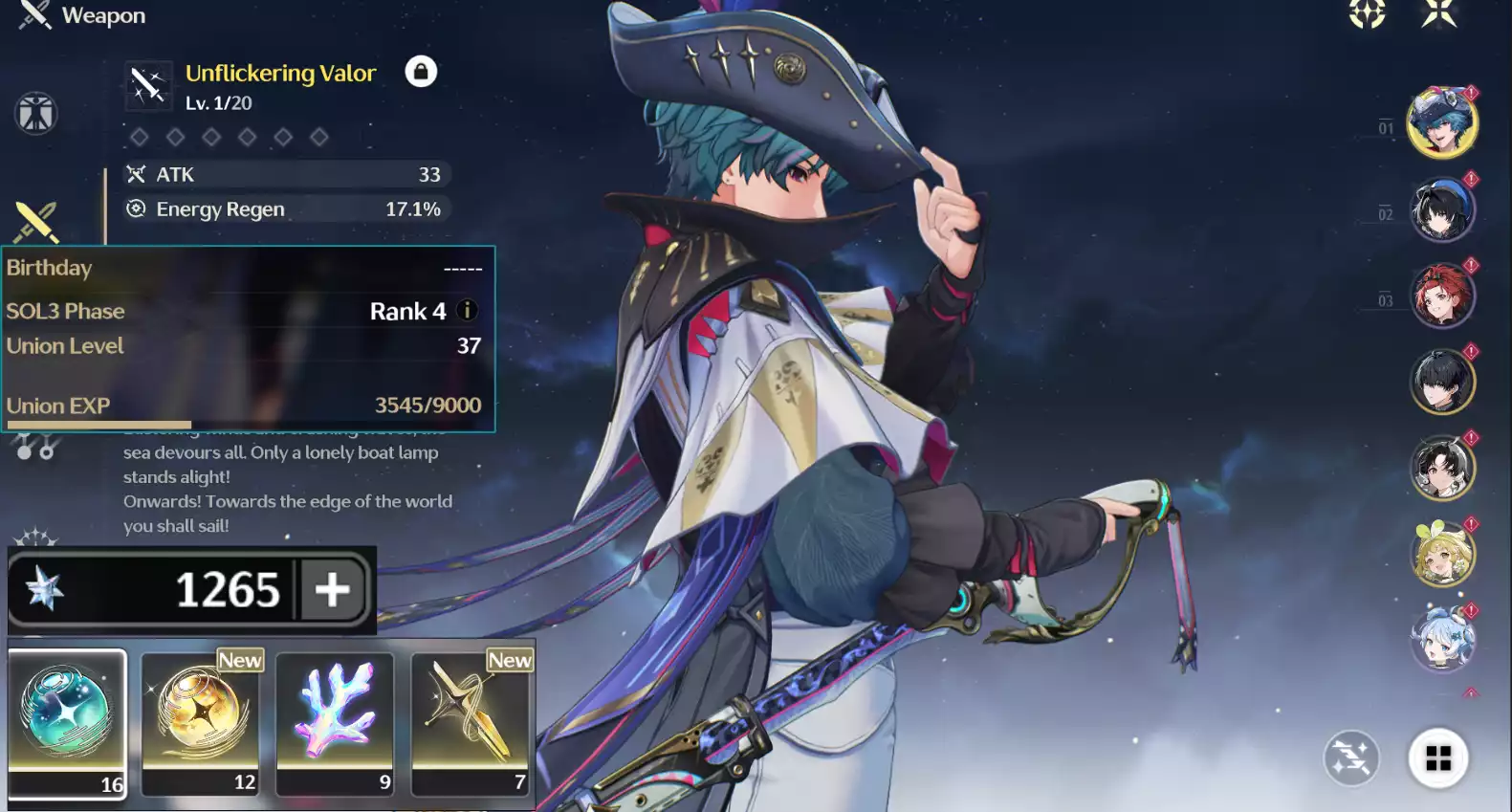Switch to the crossed-swords weapon tab

[36, 222]
